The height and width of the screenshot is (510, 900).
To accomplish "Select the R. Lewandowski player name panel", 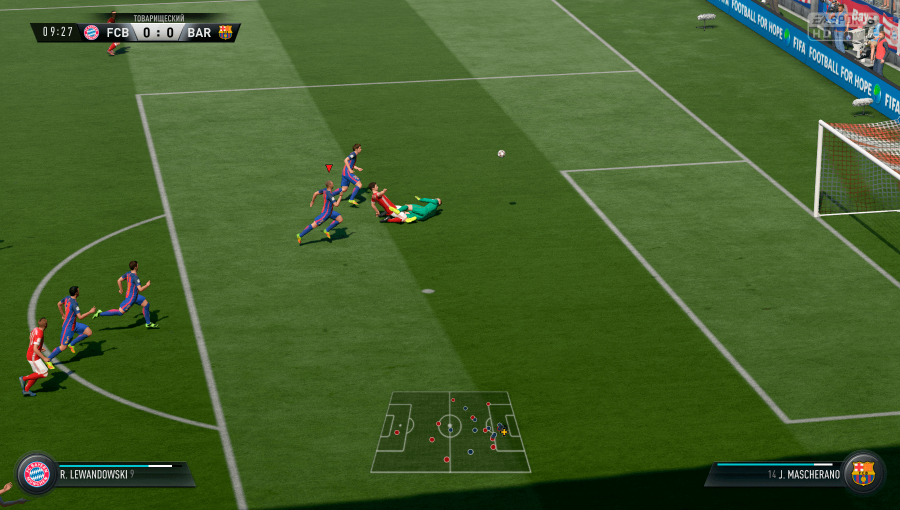I will click(118, 473).
